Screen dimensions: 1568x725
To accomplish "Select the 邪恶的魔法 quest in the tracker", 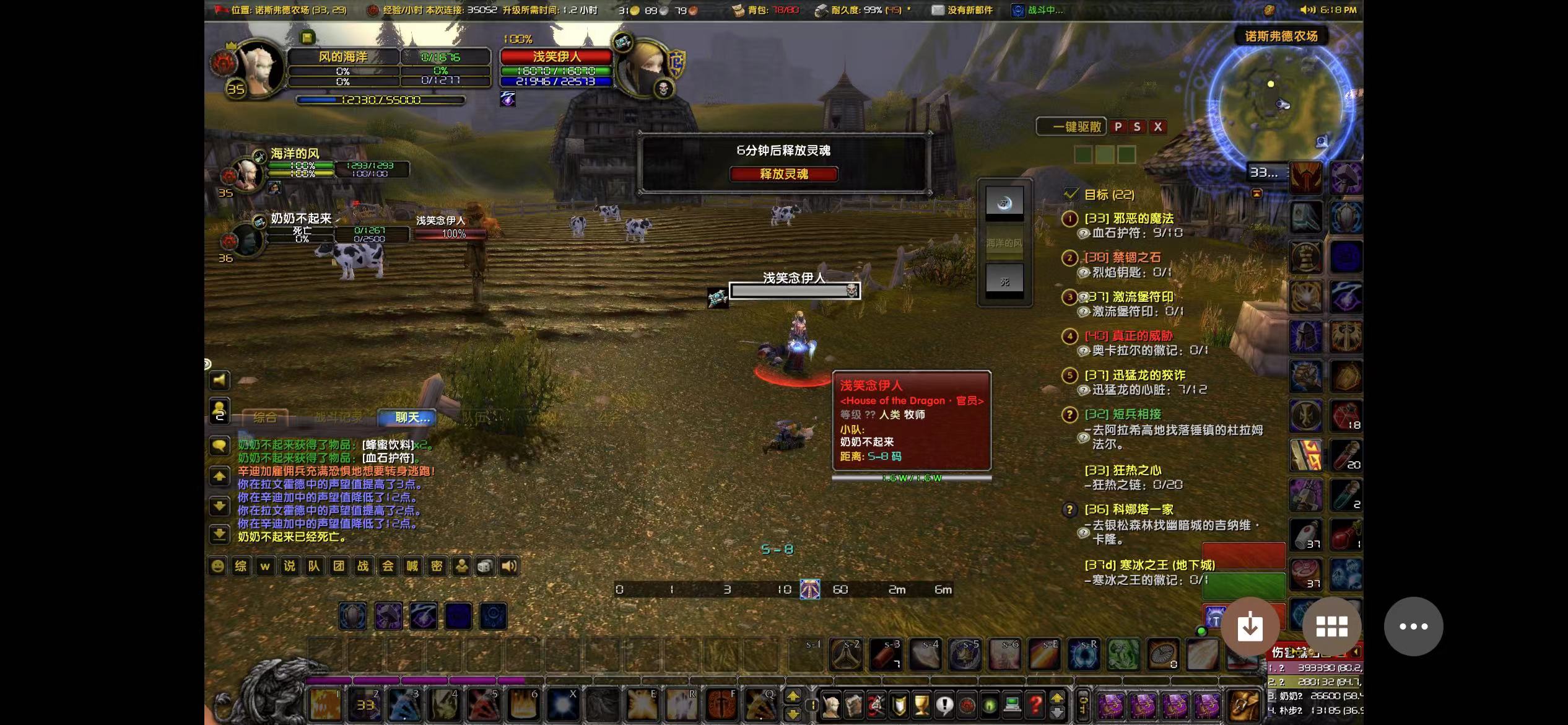I will point(1128,219).
